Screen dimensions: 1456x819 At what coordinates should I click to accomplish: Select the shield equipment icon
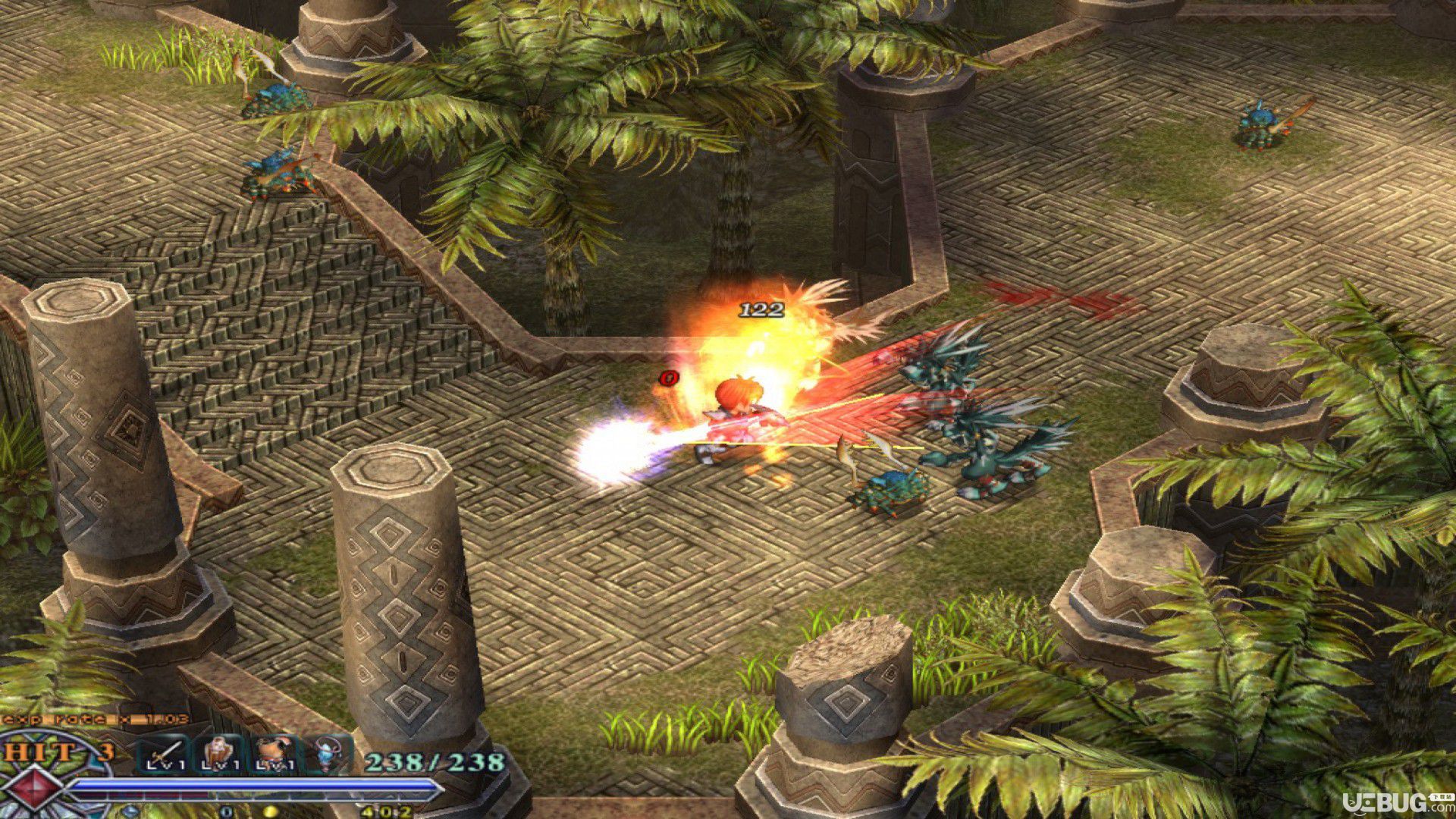coord(218,755)
